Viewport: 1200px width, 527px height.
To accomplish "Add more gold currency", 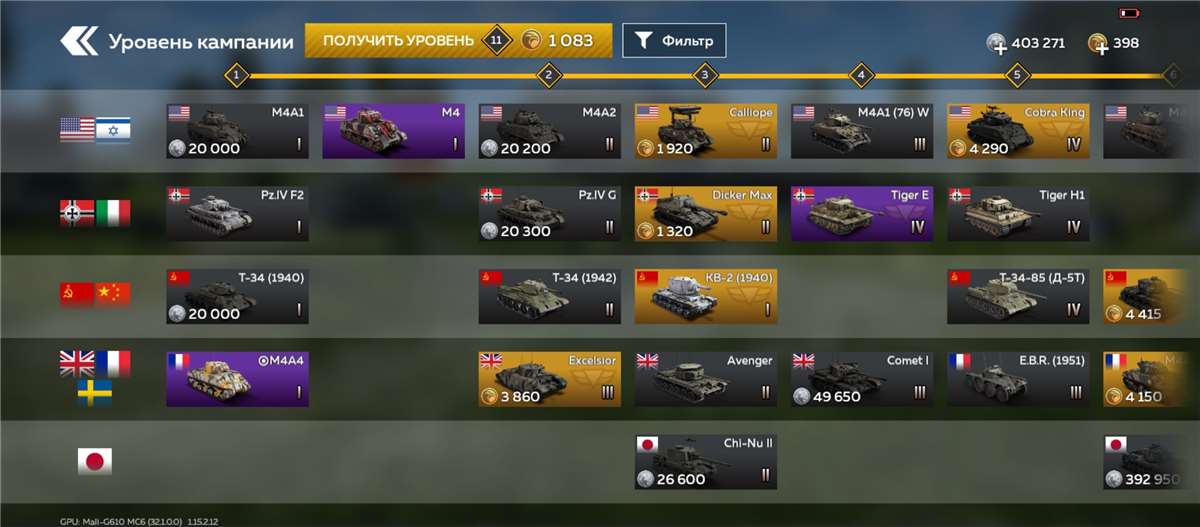I will (1099, 44).
